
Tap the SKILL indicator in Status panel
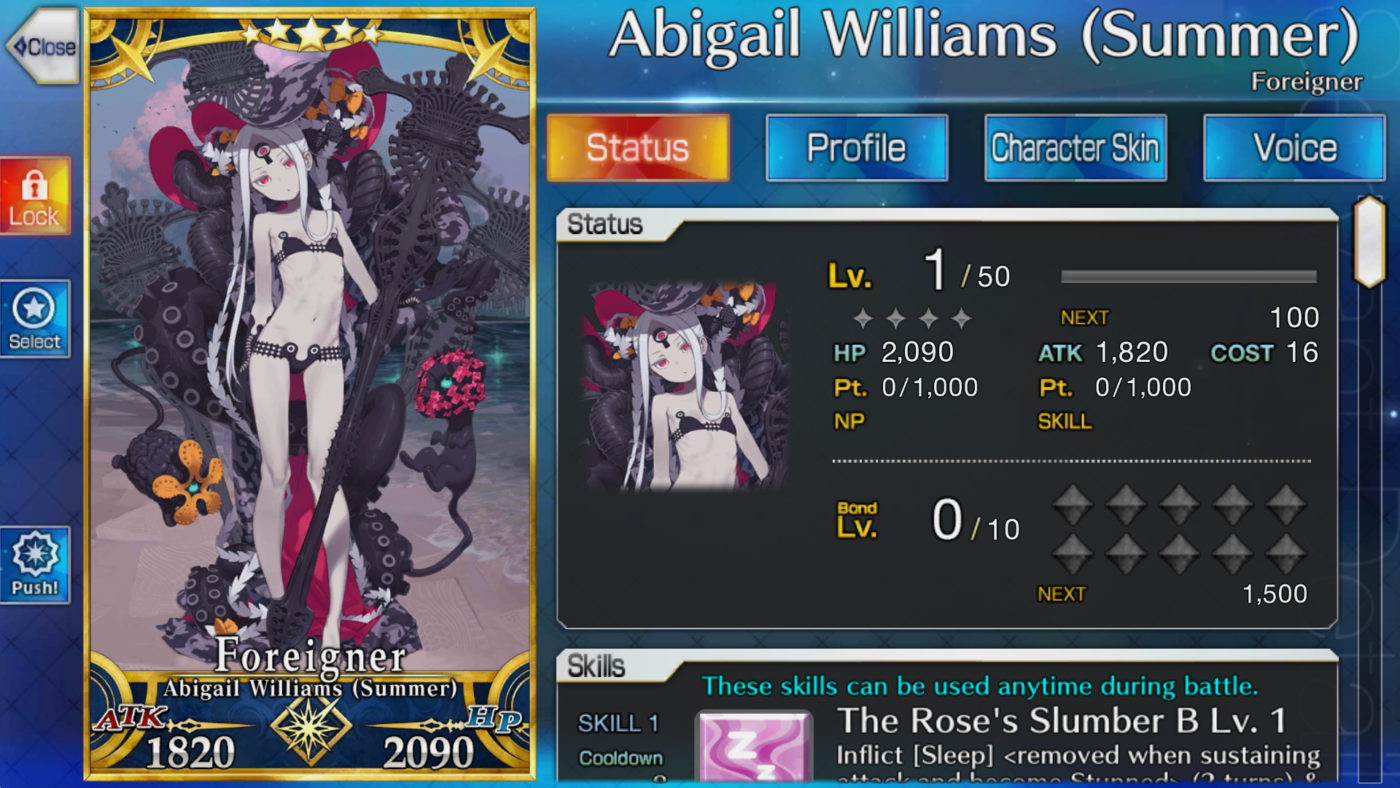pos(1064,421)
